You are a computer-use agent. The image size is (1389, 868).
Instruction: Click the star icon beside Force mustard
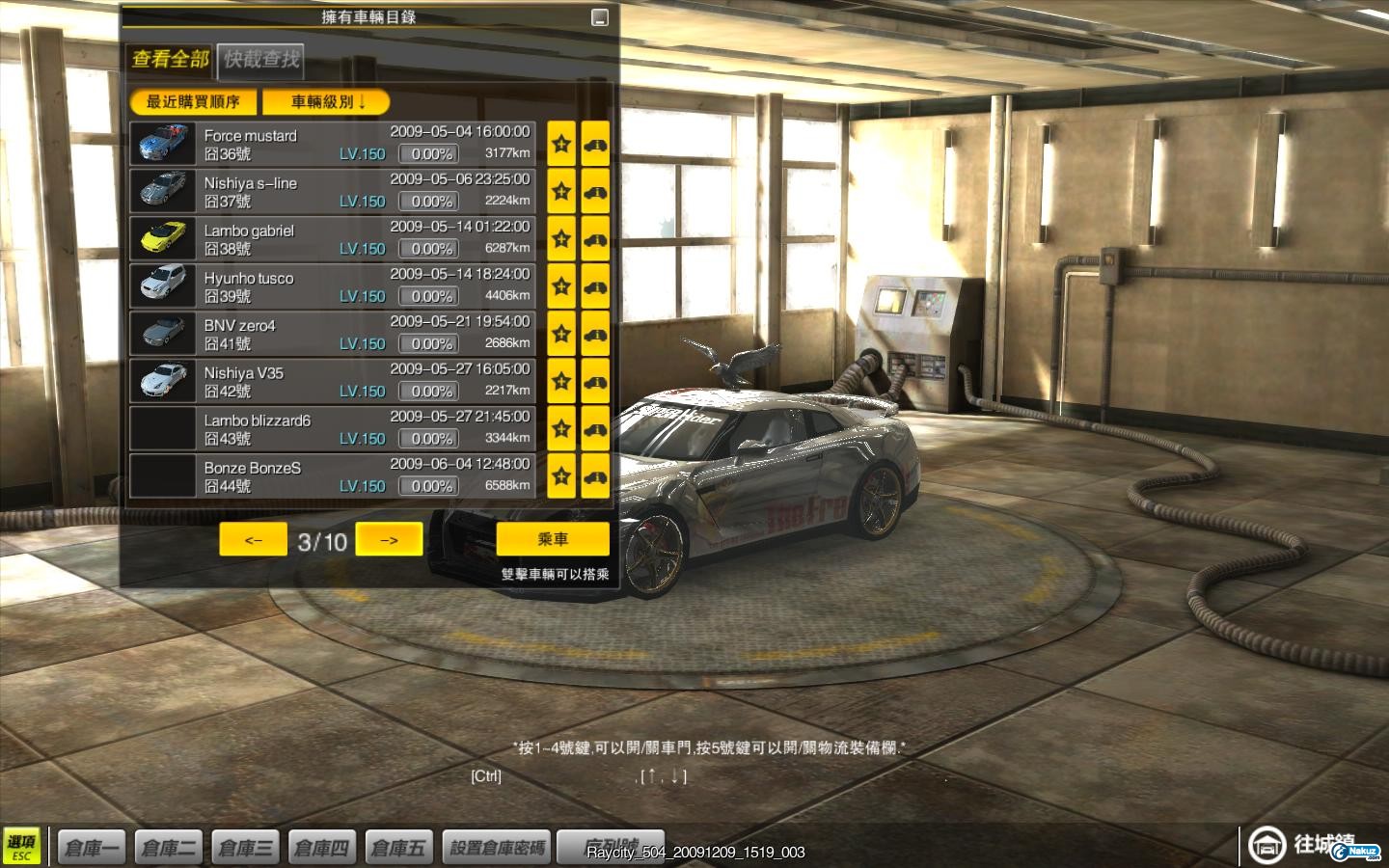pyautogui.click(x=561, y=144)
